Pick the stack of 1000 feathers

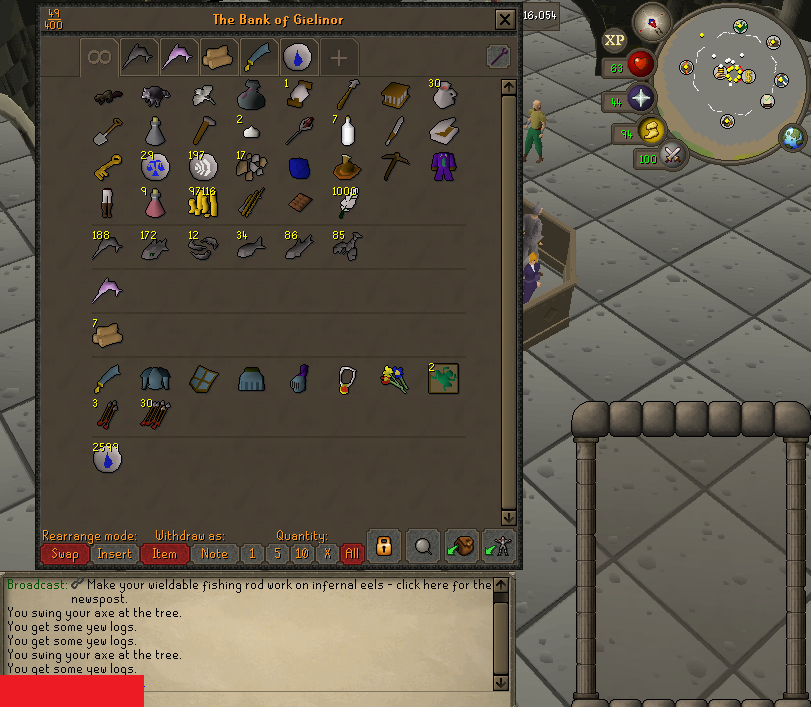point(346,202)
